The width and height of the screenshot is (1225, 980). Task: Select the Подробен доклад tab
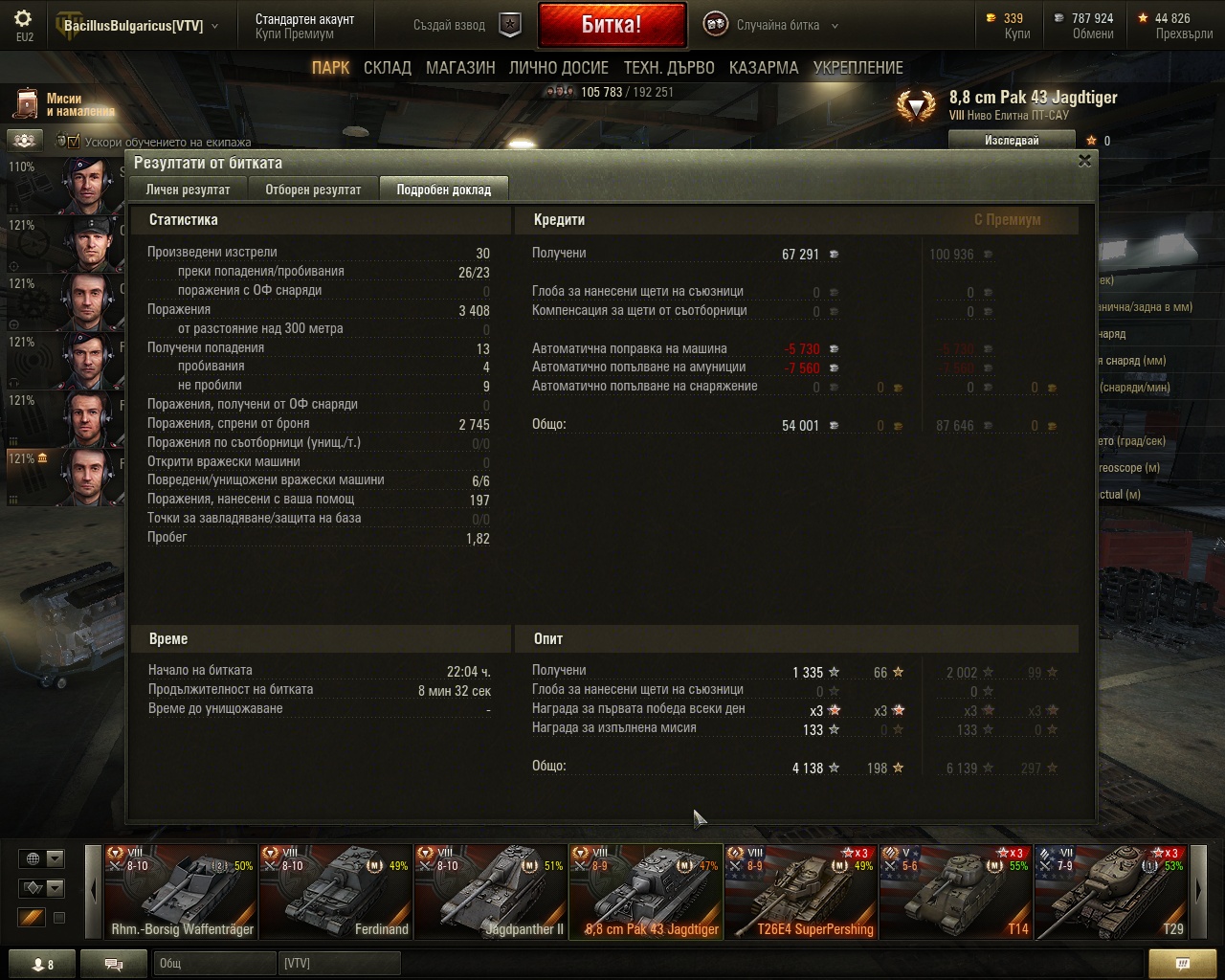point(443,189)
